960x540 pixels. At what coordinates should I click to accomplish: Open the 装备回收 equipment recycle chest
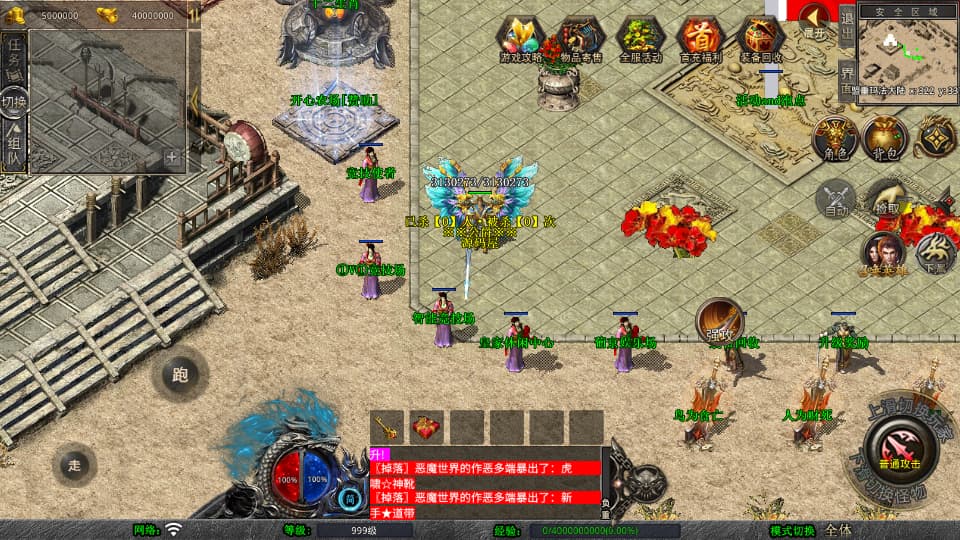[760, 39]
